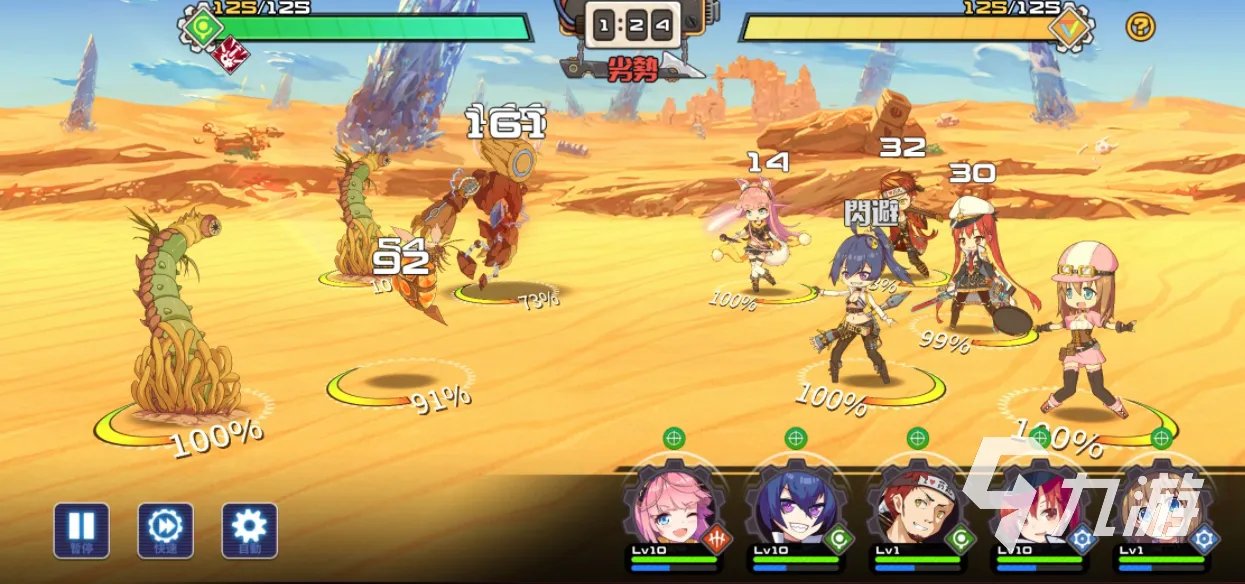Click the target icon above the bandana man portrait

[918, 438]
